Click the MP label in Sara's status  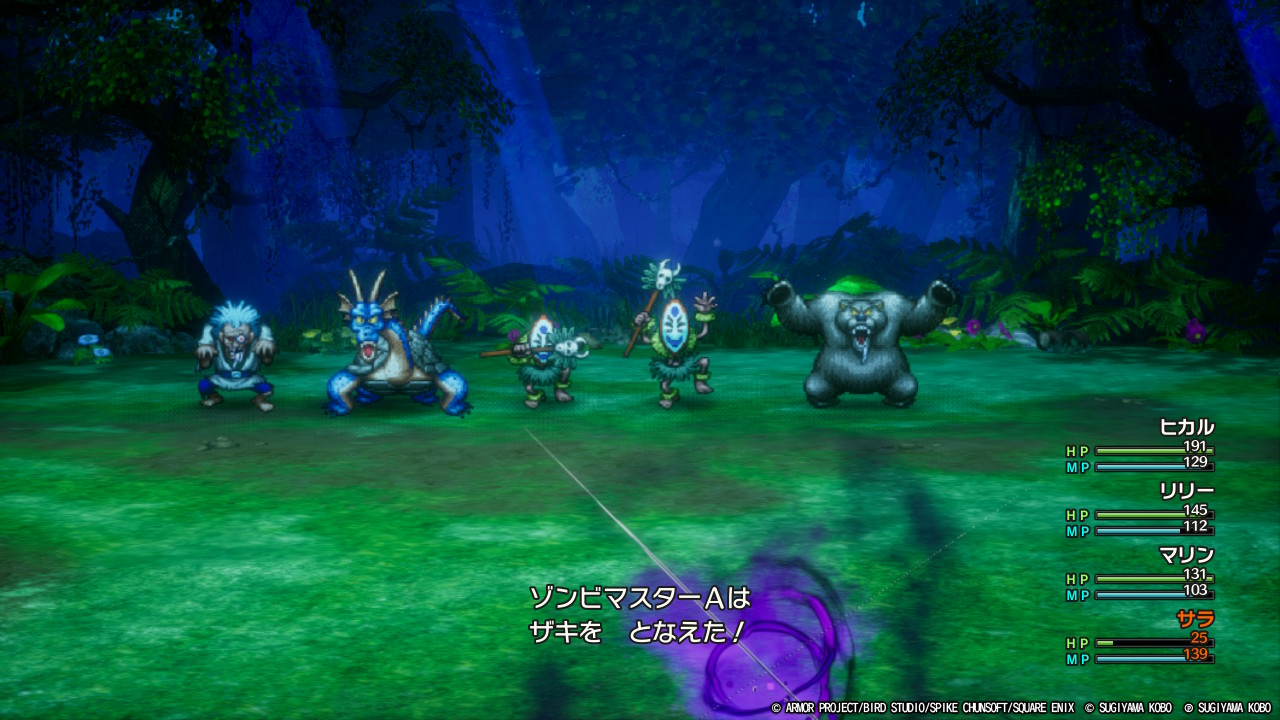pyautogui.click(x=1078, y=660)
